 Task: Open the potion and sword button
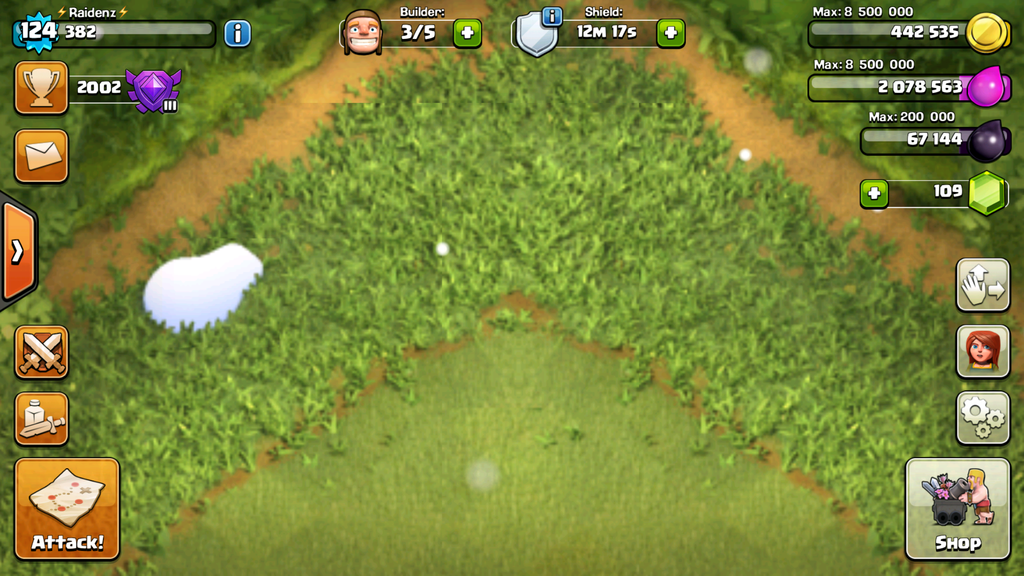coord(41,419)
